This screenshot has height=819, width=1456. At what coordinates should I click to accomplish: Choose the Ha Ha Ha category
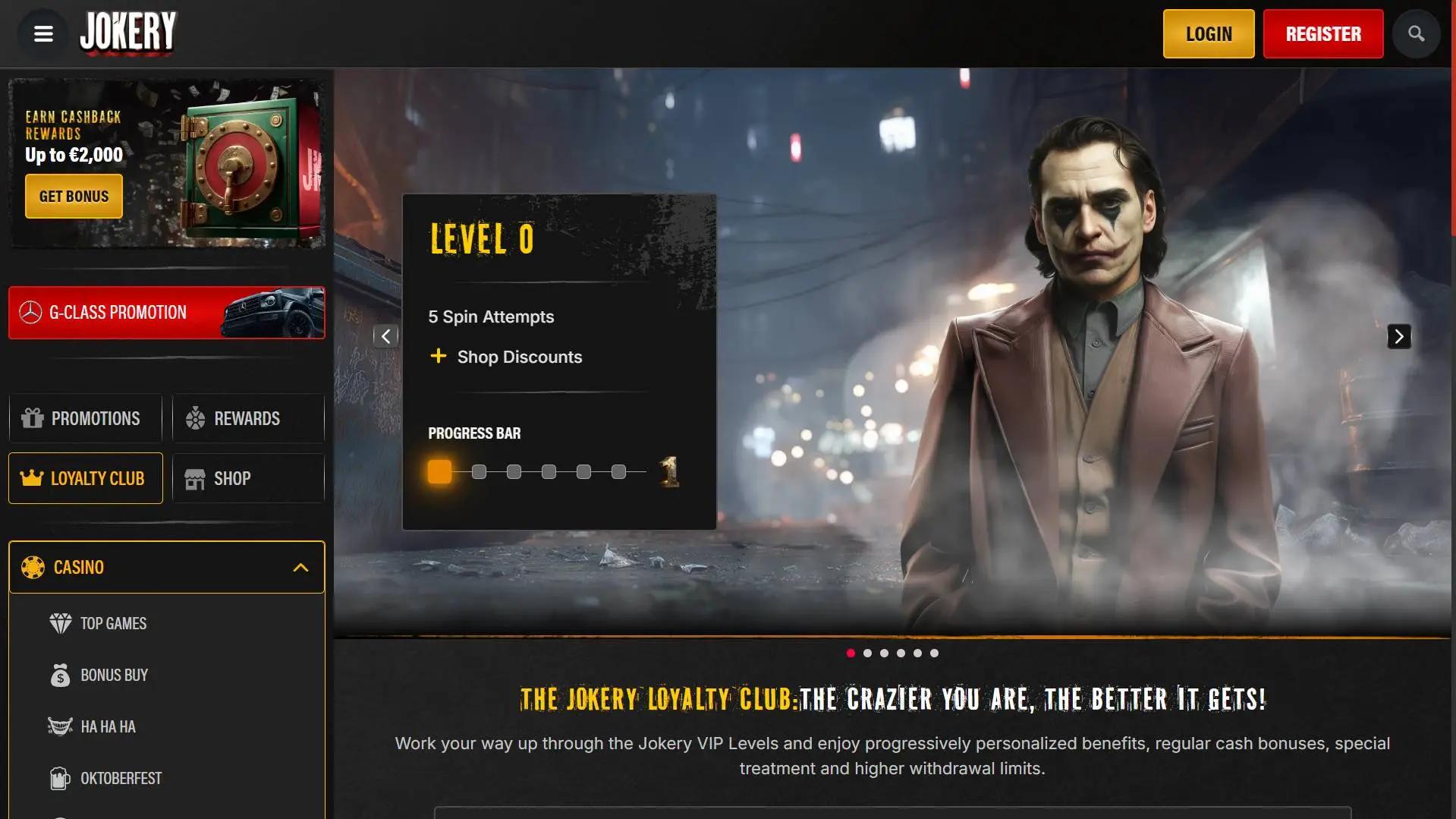click(108, 727)
